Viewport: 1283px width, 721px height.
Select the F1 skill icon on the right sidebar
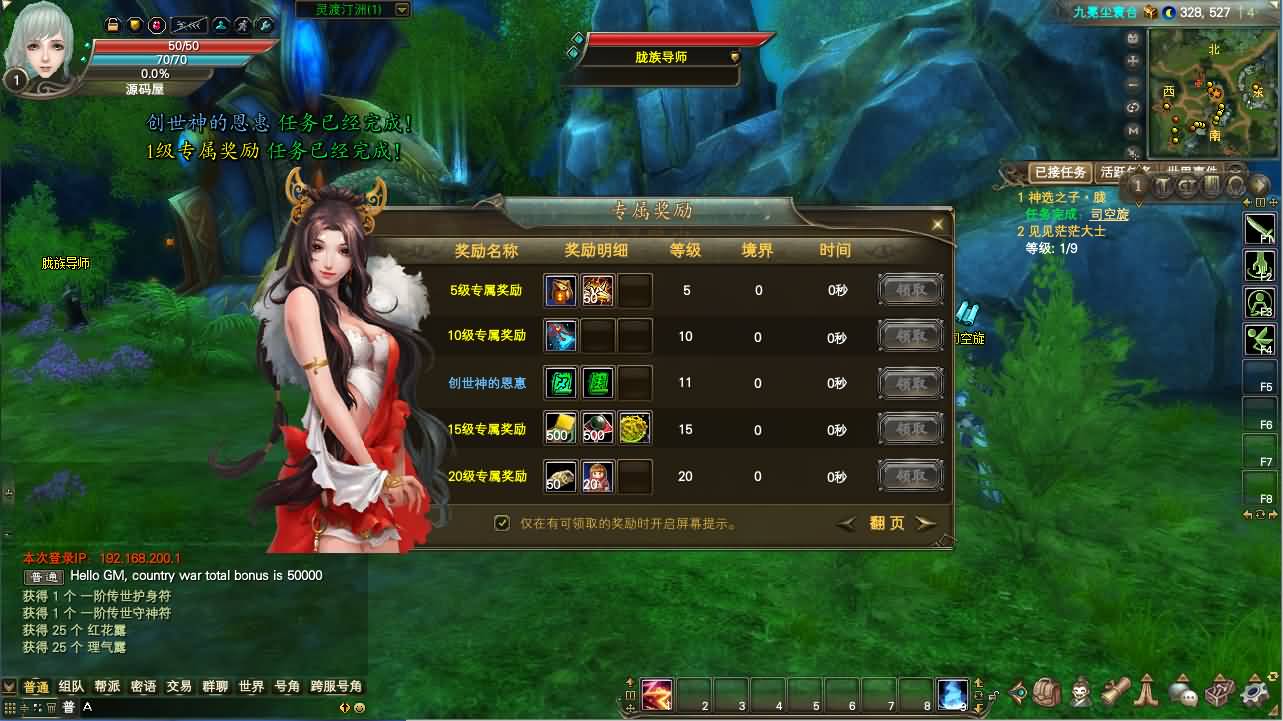pyautogui.click(x=1259, y=227)
